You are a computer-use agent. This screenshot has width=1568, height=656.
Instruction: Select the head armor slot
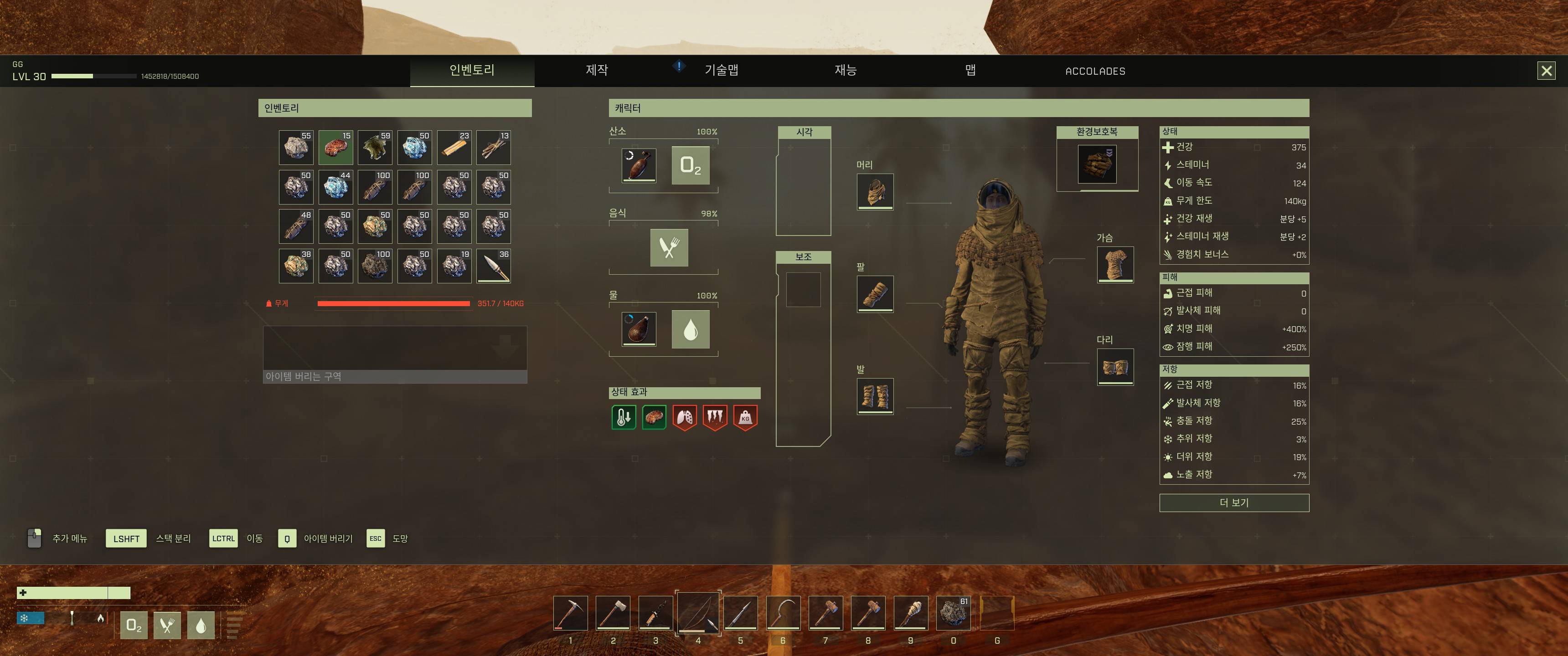(875, 191)
